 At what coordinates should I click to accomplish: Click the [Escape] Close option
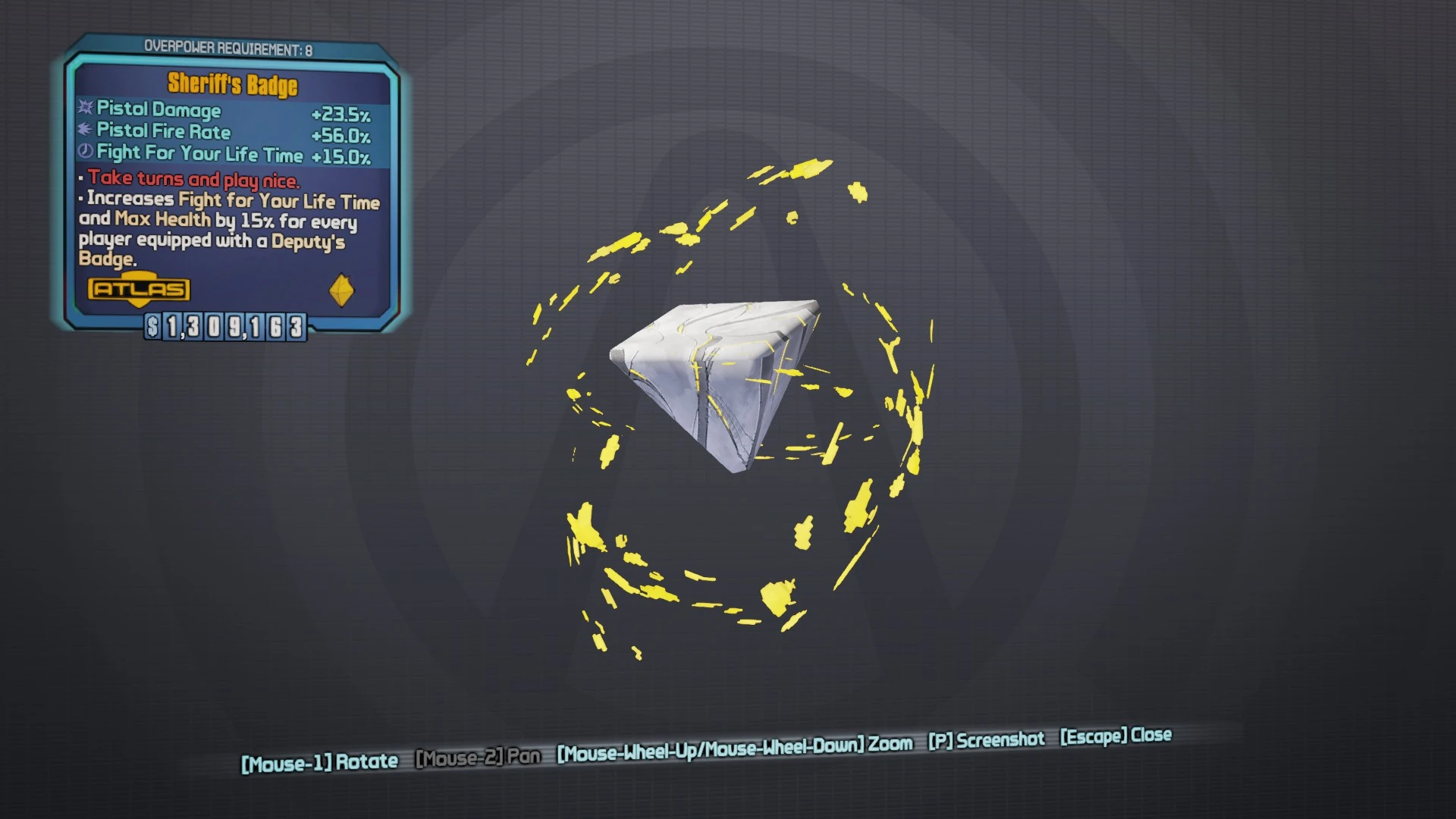click(x=1115, y=735)
